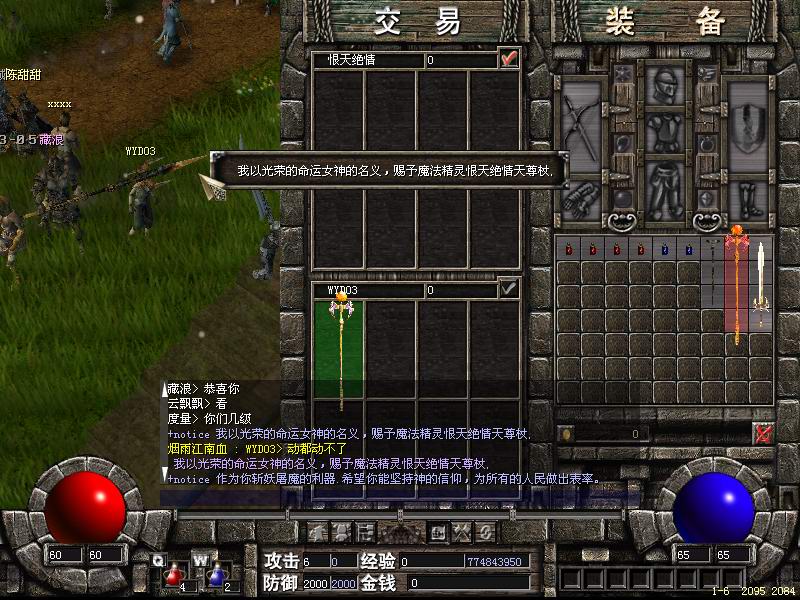The width and height of the screenshot is (800, 600).
Task: Pick the white sword in the inventory
Action: pyautogui.click(x=762, y=280)
